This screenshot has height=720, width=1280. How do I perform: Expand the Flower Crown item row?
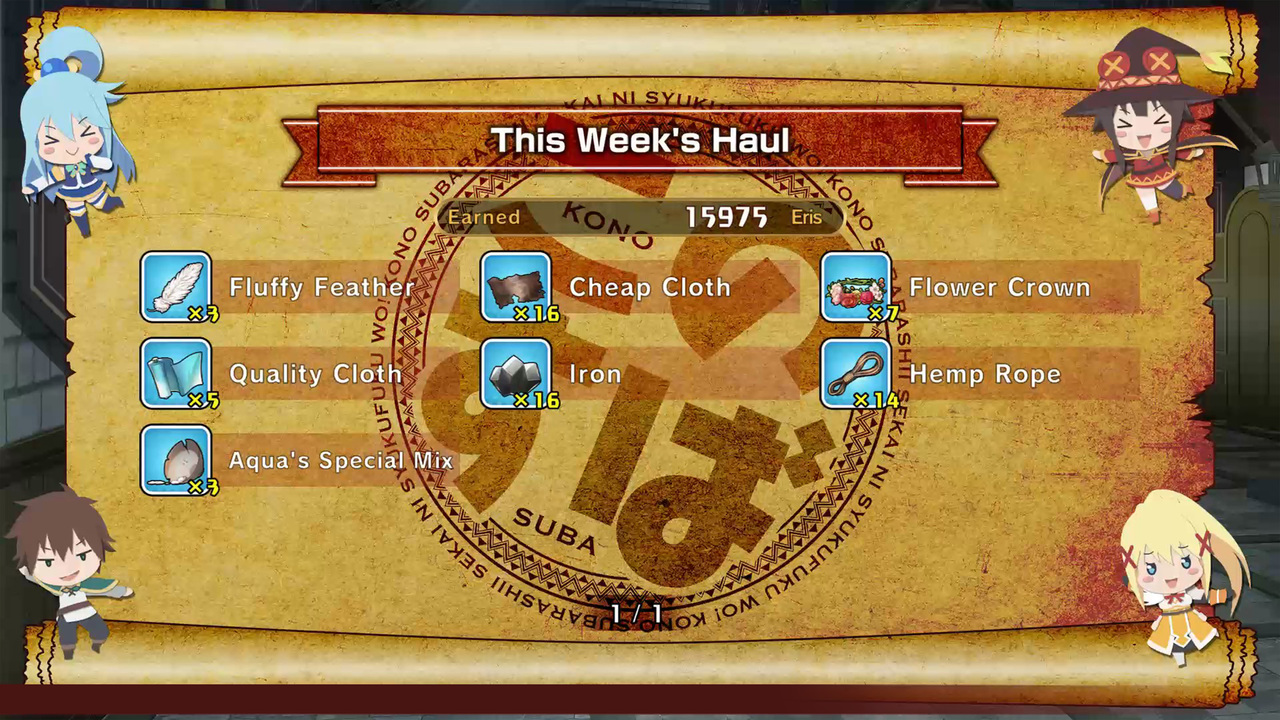tap(1000, 287)
